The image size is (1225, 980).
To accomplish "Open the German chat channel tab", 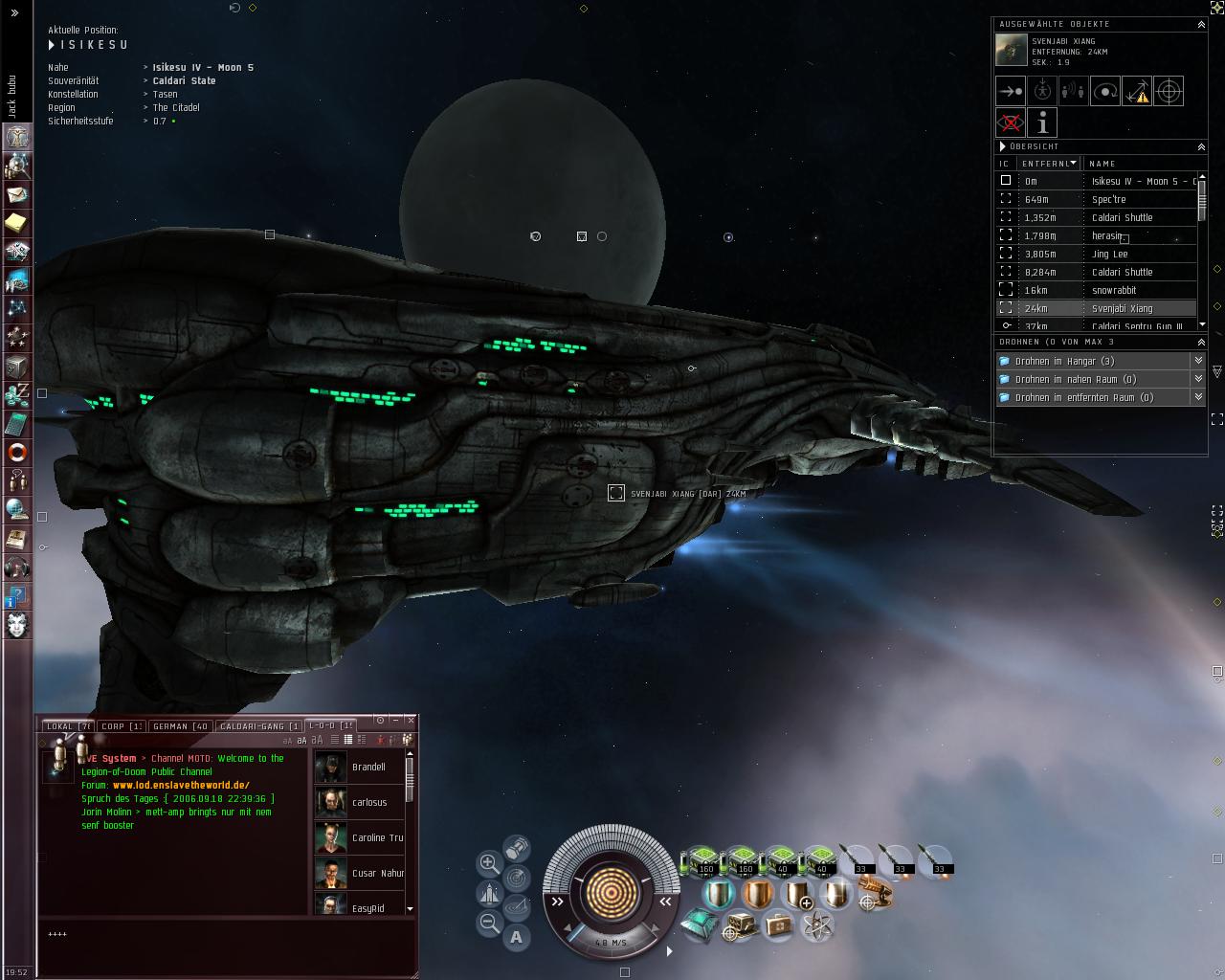I will pos(180,726).
